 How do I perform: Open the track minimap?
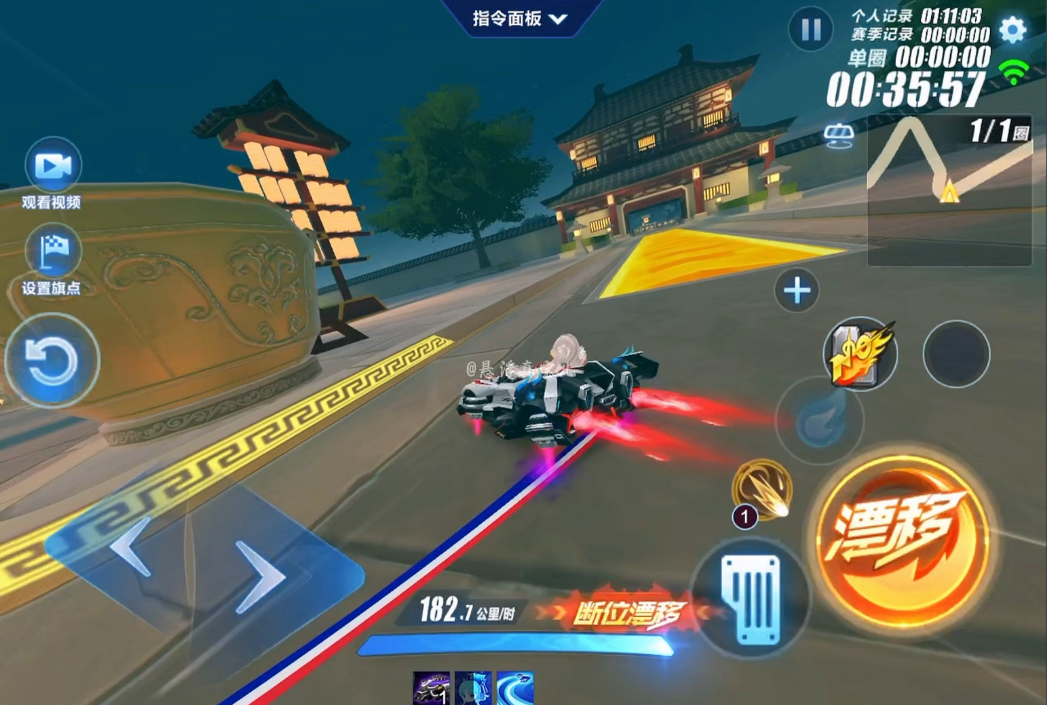948,190
